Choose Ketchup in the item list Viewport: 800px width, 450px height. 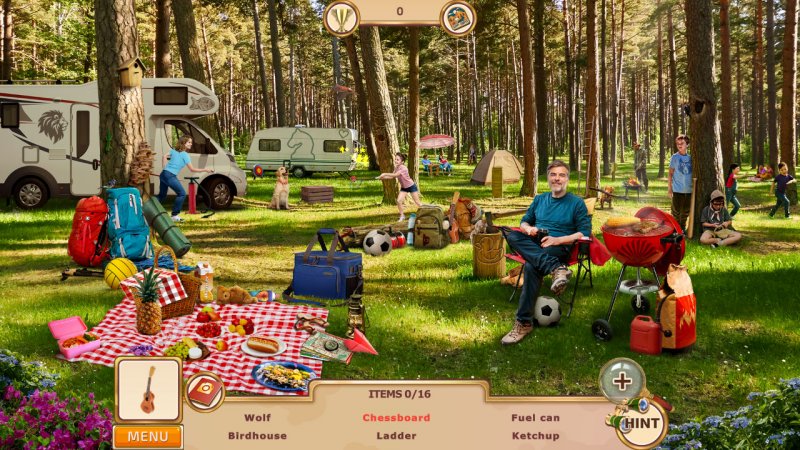[x=535, y=436]
